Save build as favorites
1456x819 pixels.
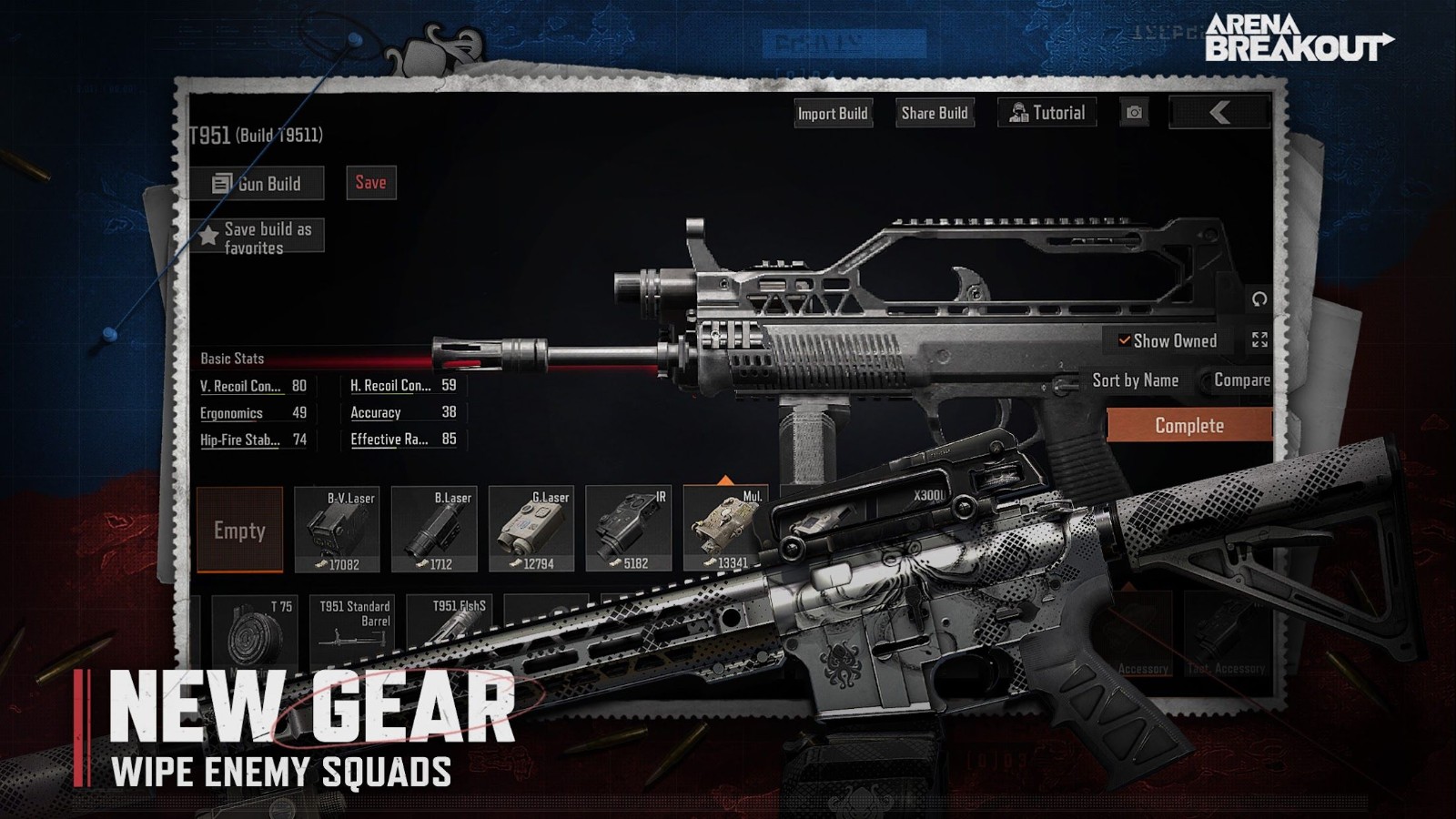tap(258, 238)
